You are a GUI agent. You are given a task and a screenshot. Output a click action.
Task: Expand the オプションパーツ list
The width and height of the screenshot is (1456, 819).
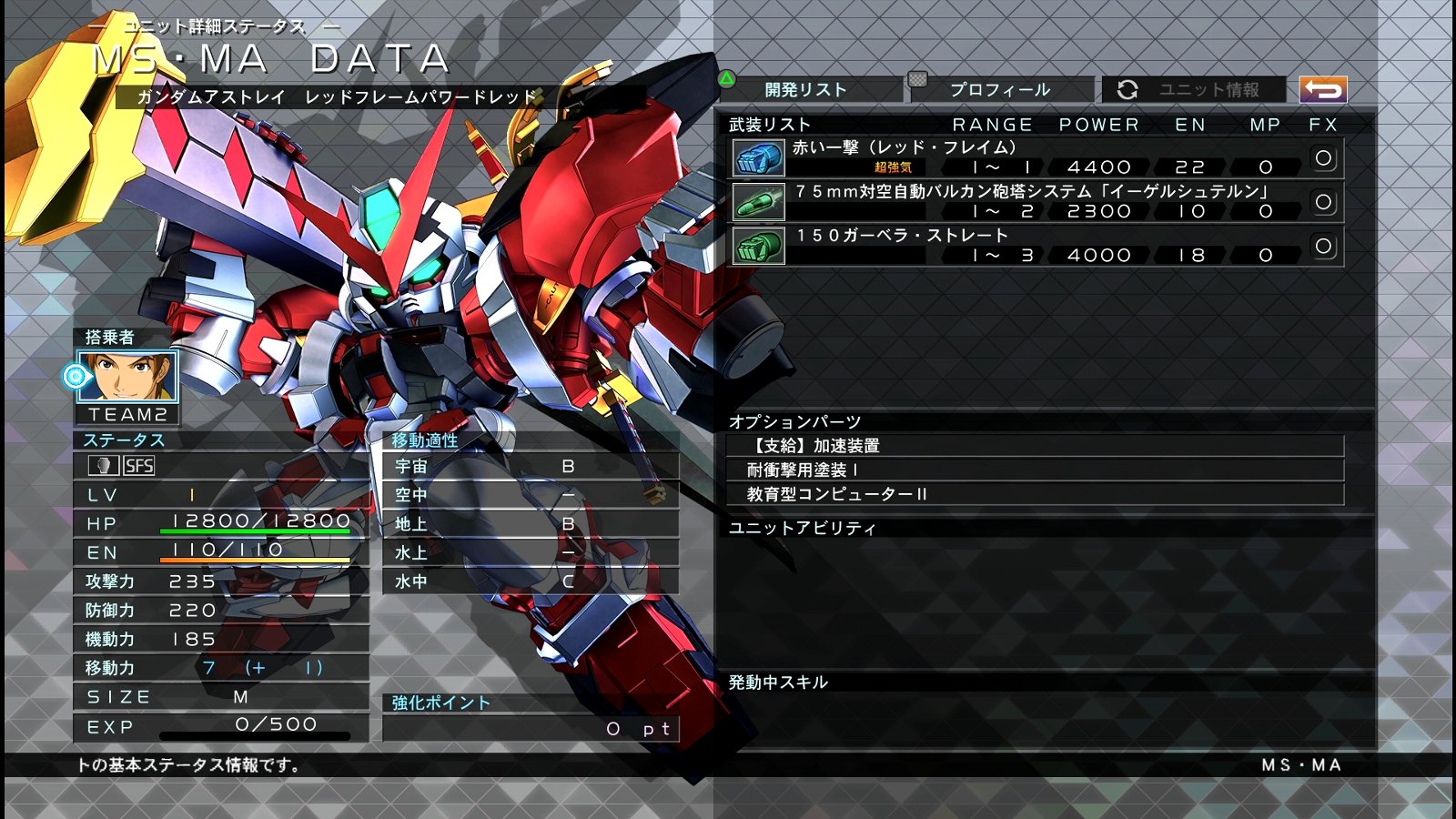[793, 420]
